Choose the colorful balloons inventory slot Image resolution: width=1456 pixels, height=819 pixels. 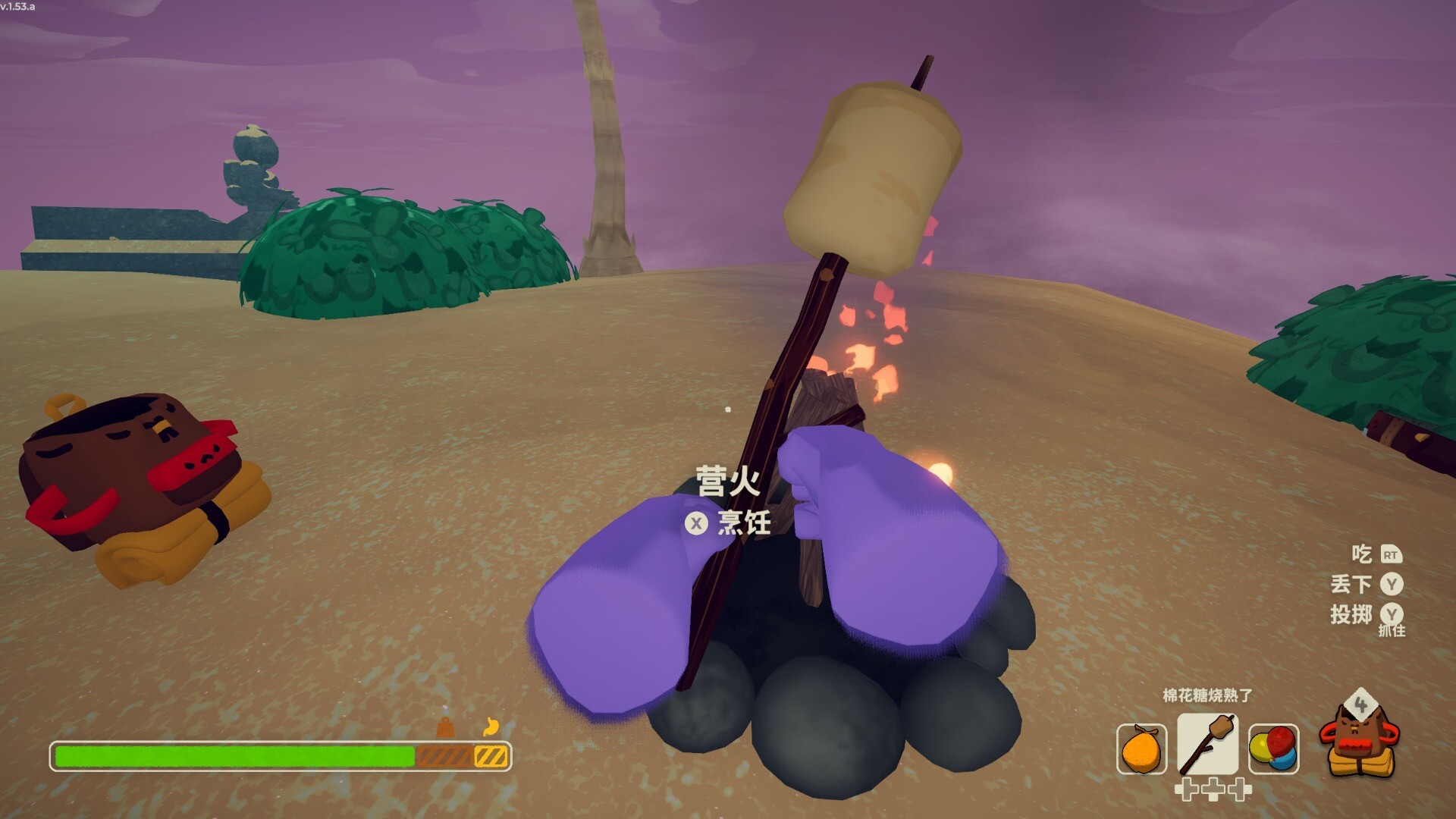point(1273,748)
